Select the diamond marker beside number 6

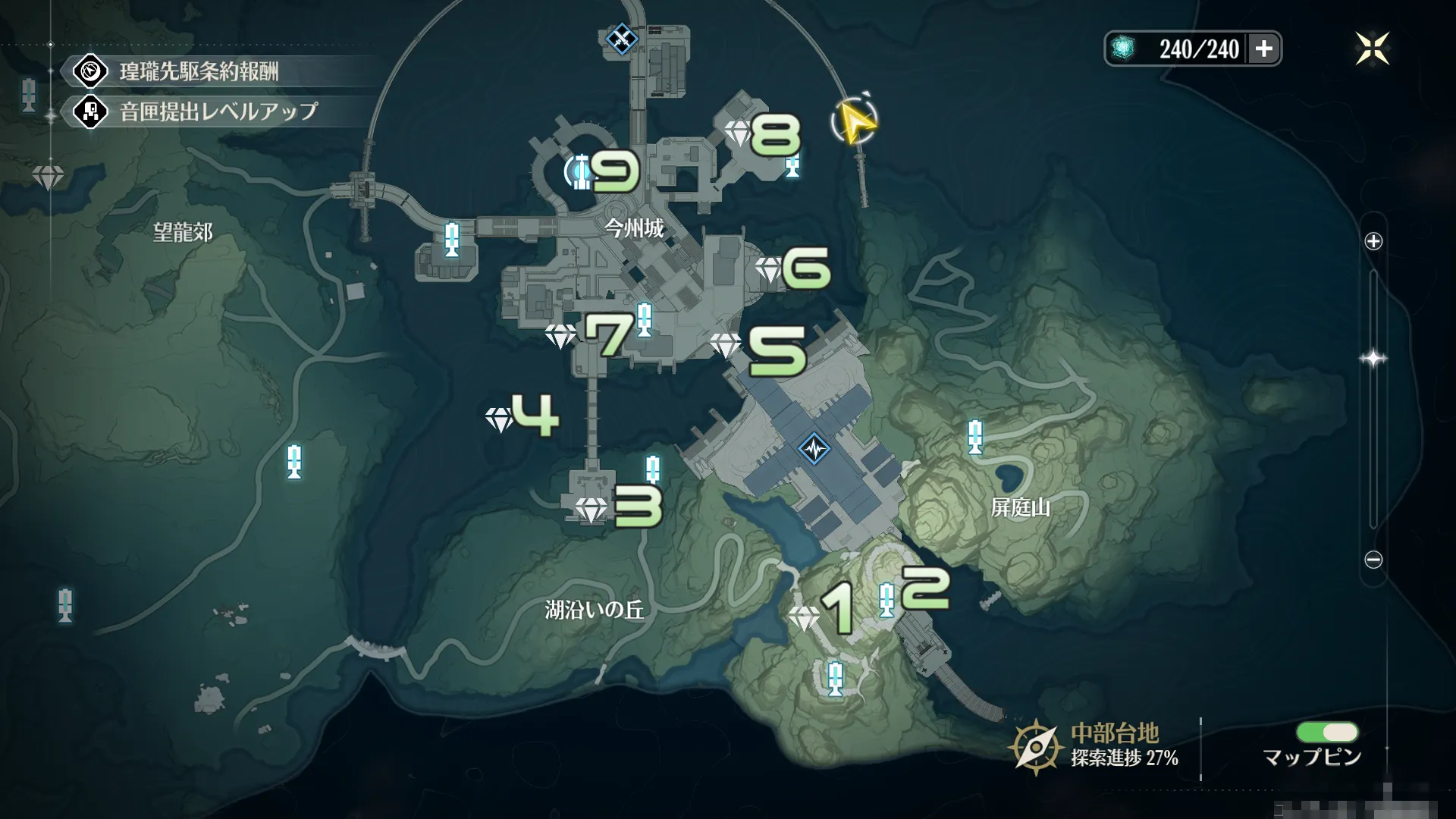coord(769,270)
